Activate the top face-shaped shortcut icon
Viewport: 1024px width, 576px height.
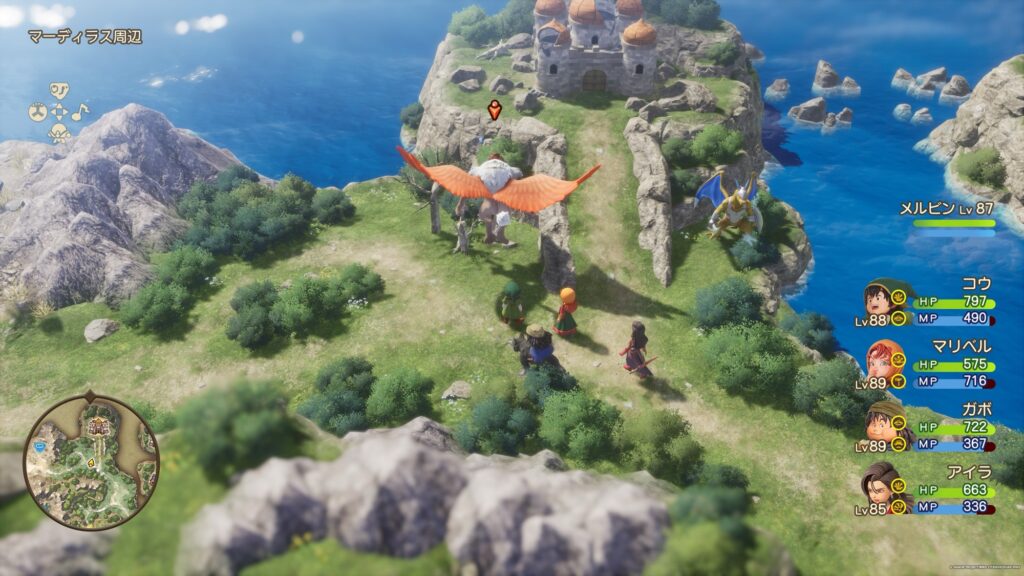coord(59,89)
